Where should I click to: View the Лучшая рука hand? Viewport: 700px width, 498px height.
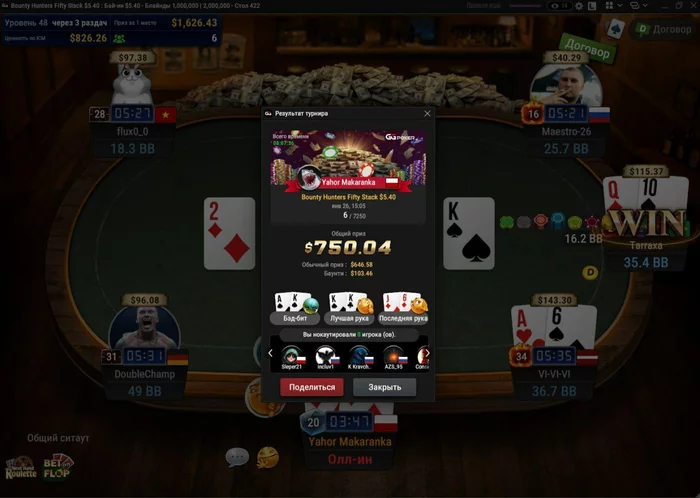click(349, 305)
